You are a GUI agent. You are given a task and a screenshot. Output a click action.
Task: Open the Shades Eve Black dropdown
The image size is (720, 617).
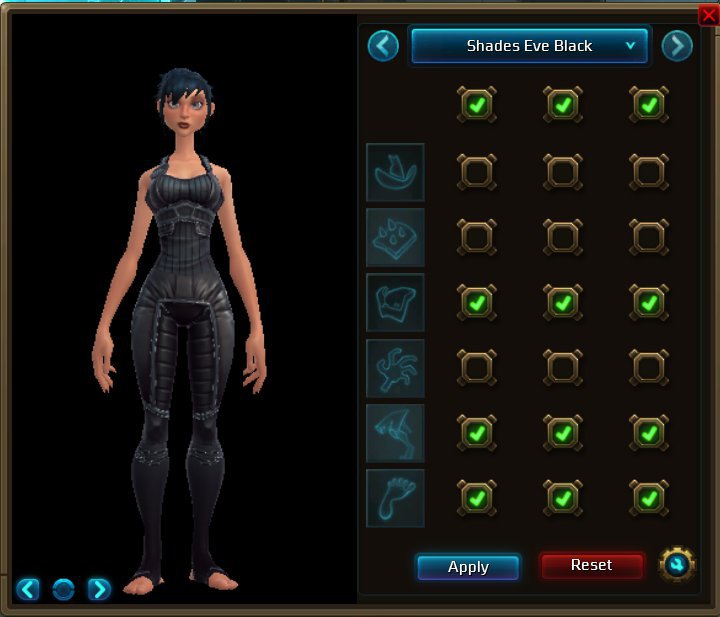point(530,46)
